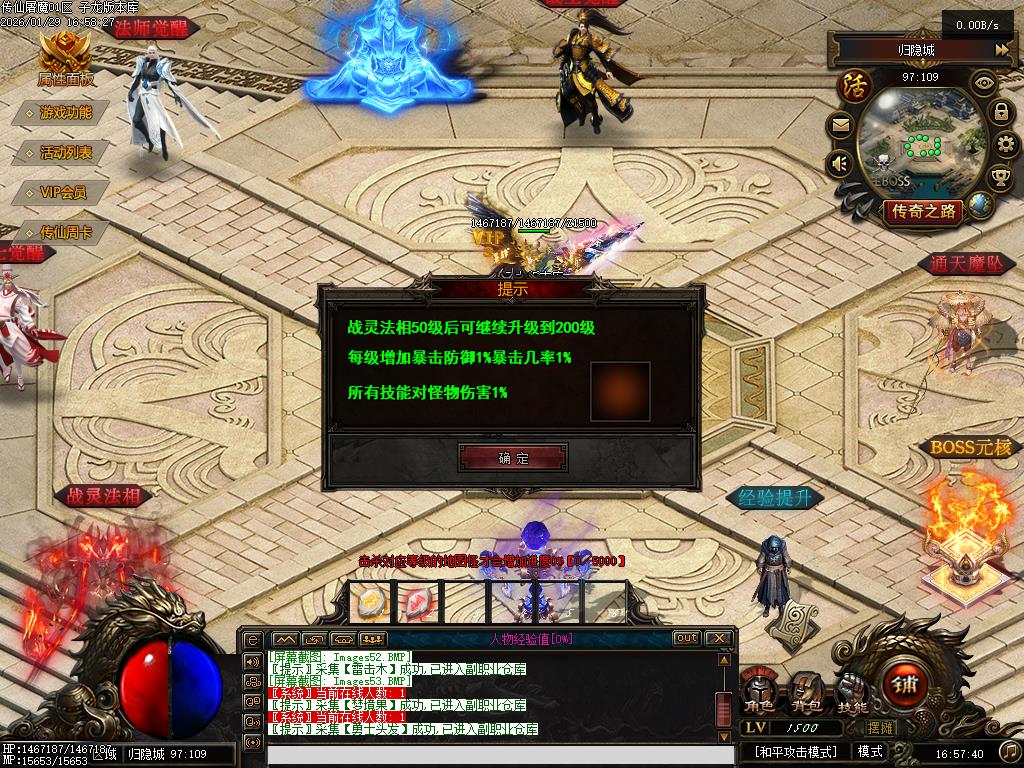Show the 活动列表 activity list
Image resolution: width=1024 pixels, height=768 pixels.
[66, 153]
